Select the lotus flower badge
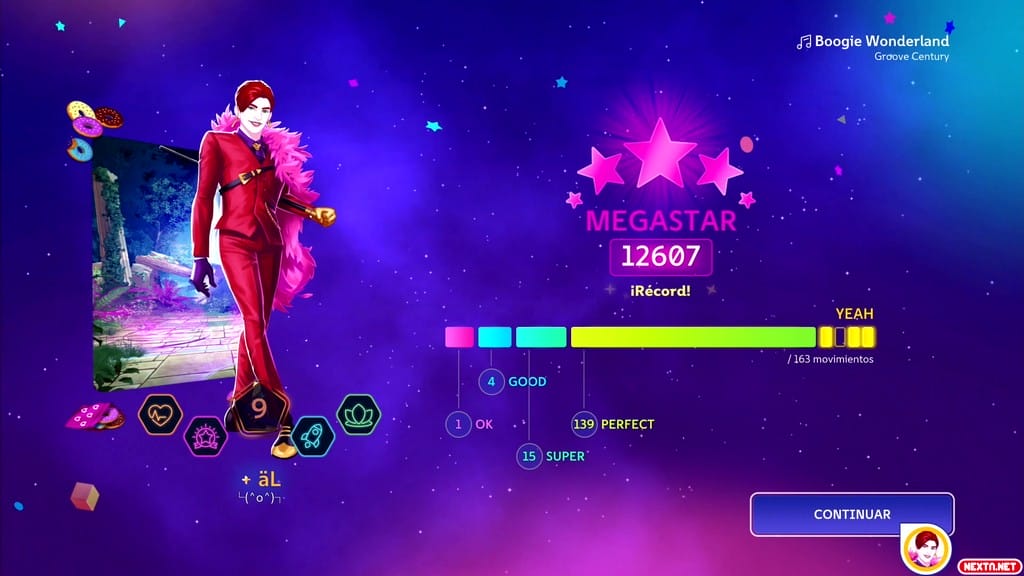Viewport: 1024px width, 576px height. (358, 414)
